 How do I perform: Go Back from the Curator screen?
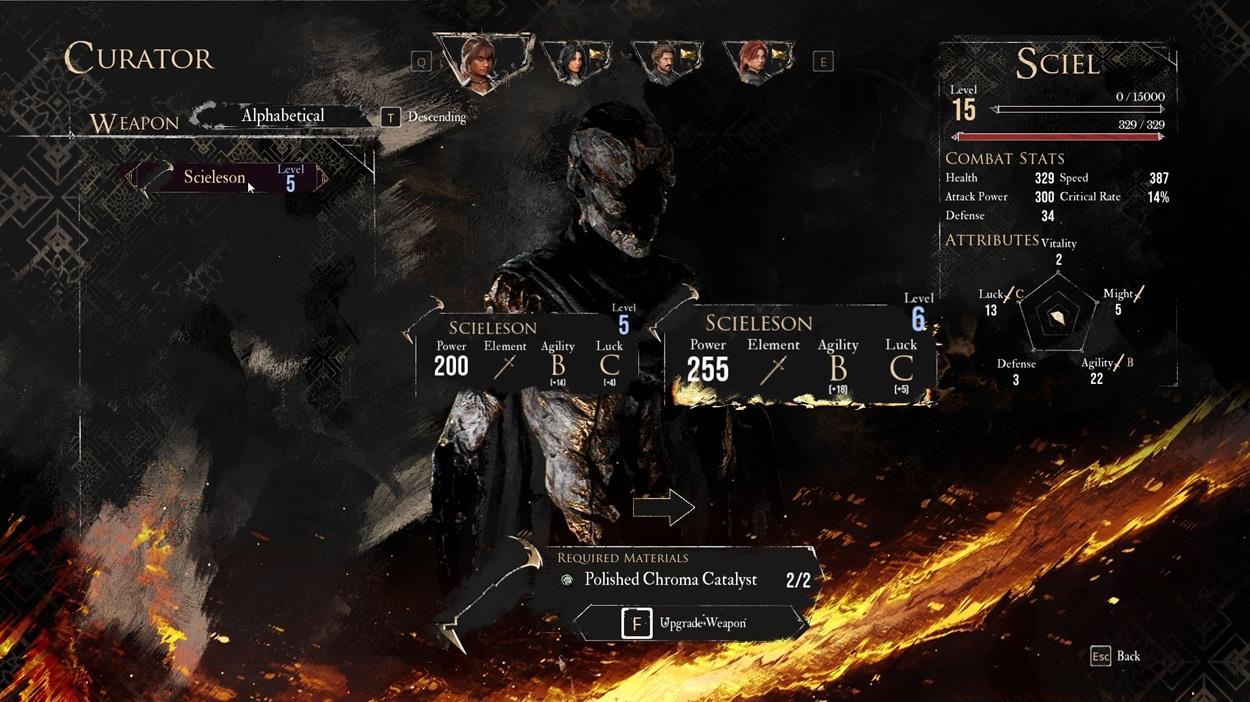click(1116, 656)
